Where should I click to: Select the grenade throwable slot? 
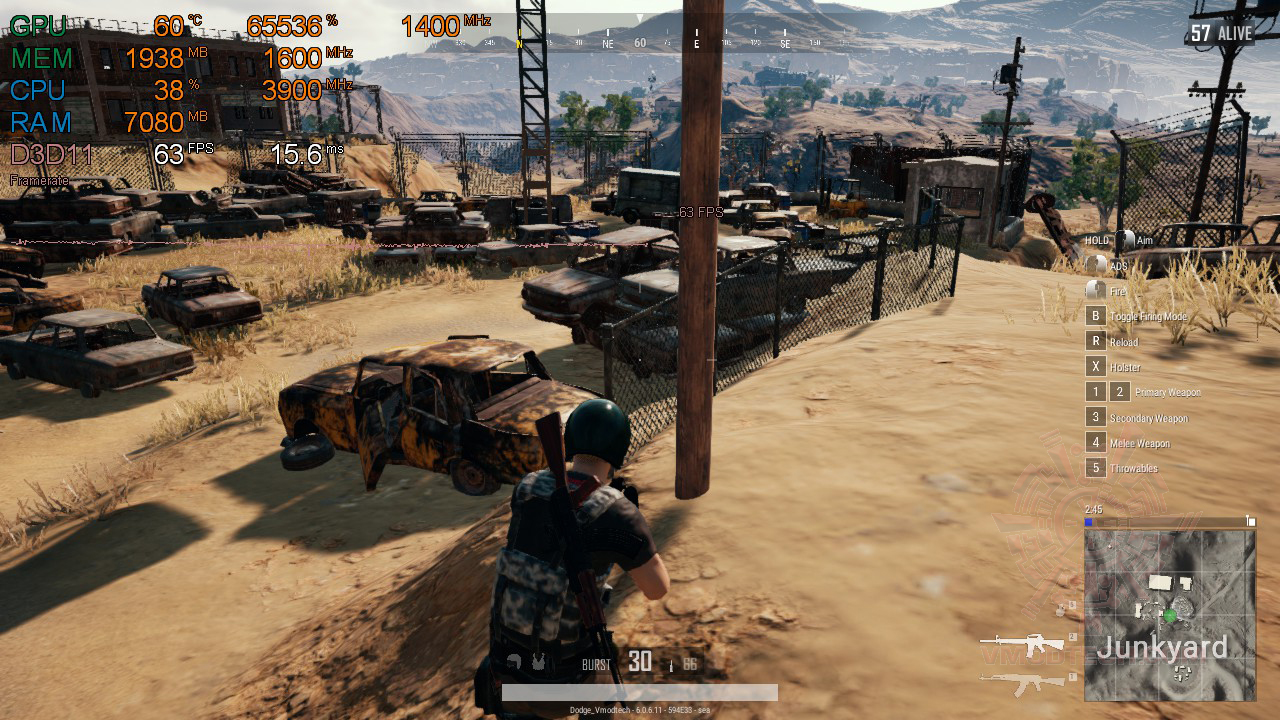(1065, 608)
